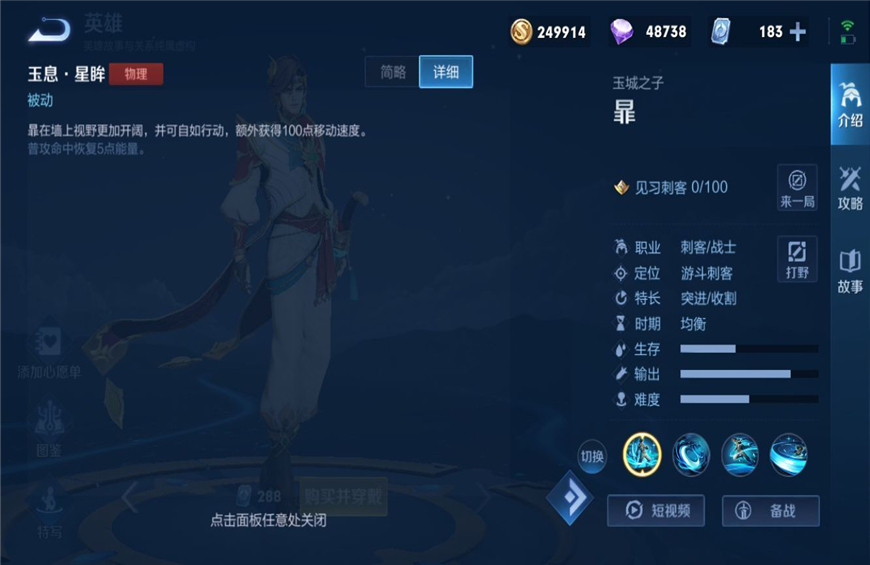Select the highlighted passive skill icon
The height and width of the screenshot is (565, 870).
(642, 455)
